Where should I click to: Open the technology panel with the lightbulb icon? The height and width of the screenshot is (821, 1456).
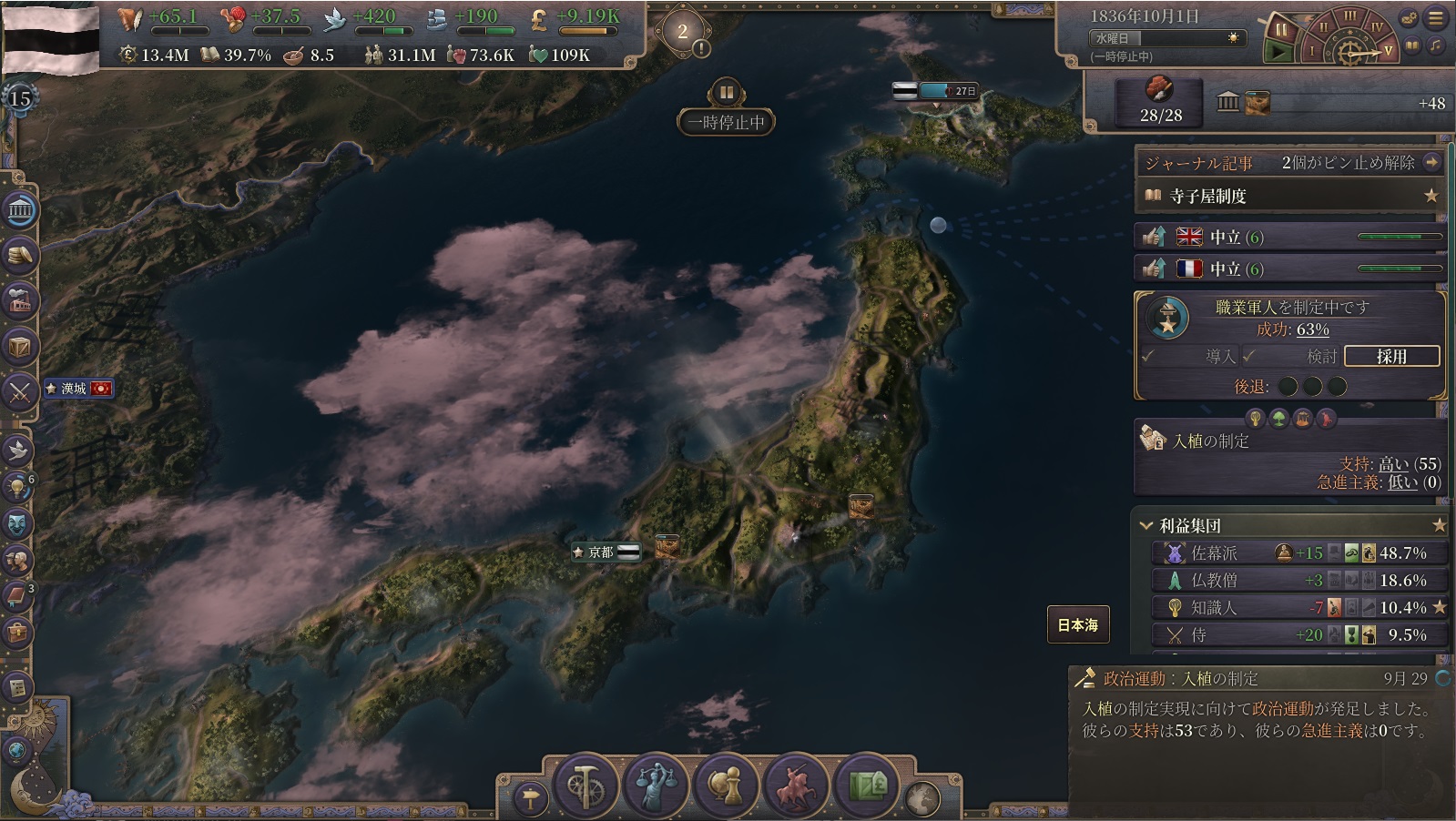(18, 487)
